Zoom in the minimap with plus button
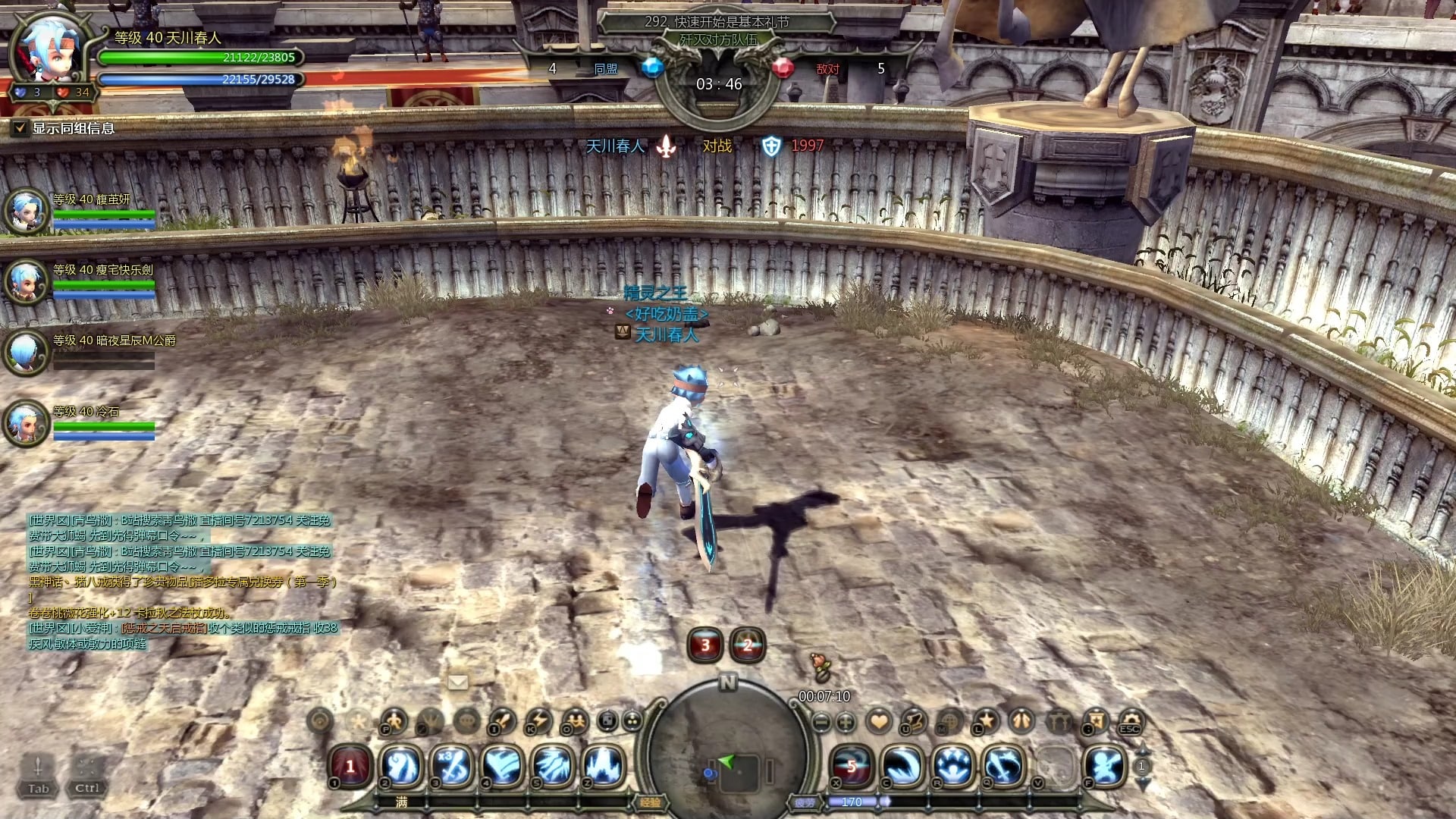 coord(846,722)
